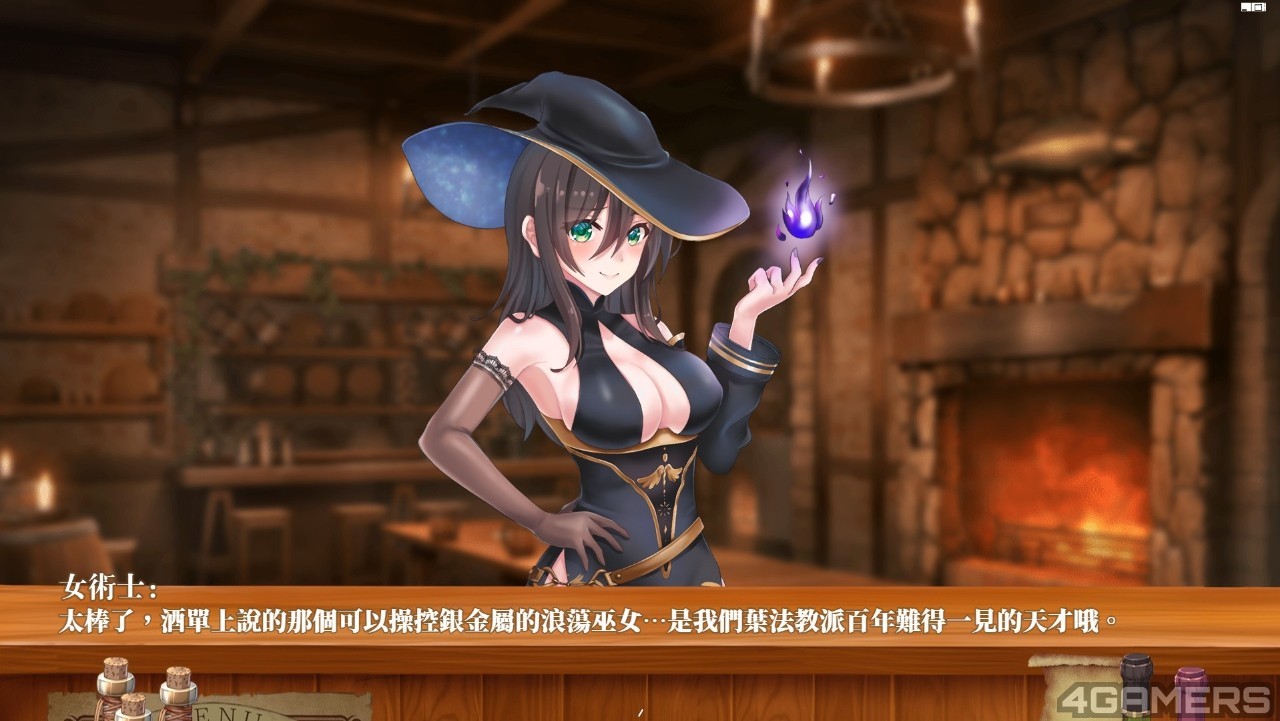Image resolution: width=1280 pixels, height=721 pixels.
Task: Click the dialogue text box to continue
Action: [640, 620]
